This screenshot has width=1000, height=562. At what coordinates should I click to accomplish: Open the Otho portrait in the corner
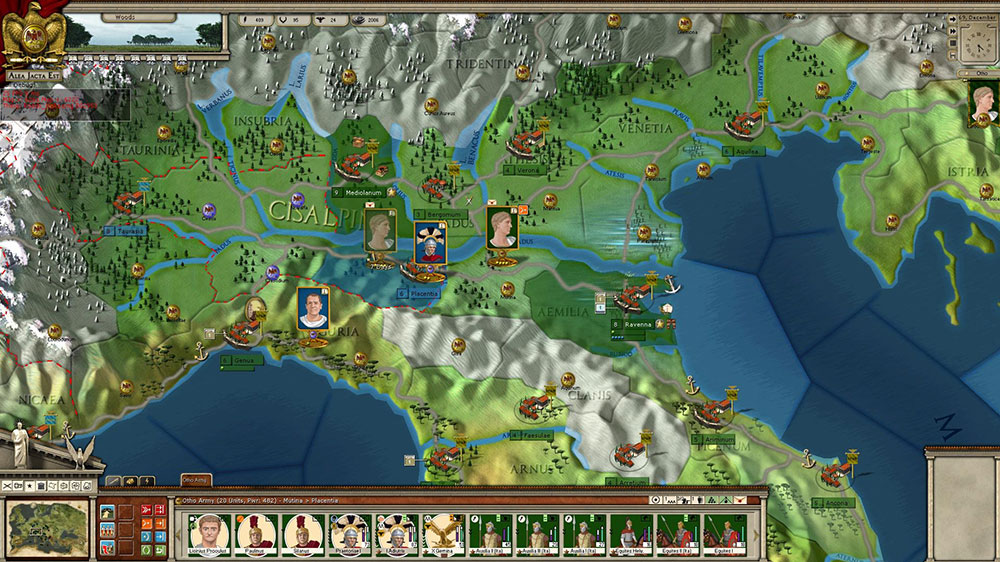tap(984, 103)
